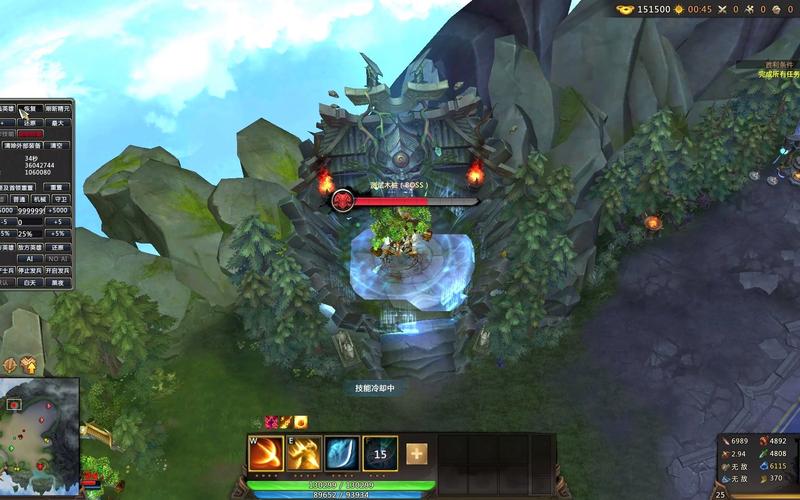The height and width of the screenshot is (500, 800).
Task: Activate the W fiery slash ability
Action: pos(265,453)
